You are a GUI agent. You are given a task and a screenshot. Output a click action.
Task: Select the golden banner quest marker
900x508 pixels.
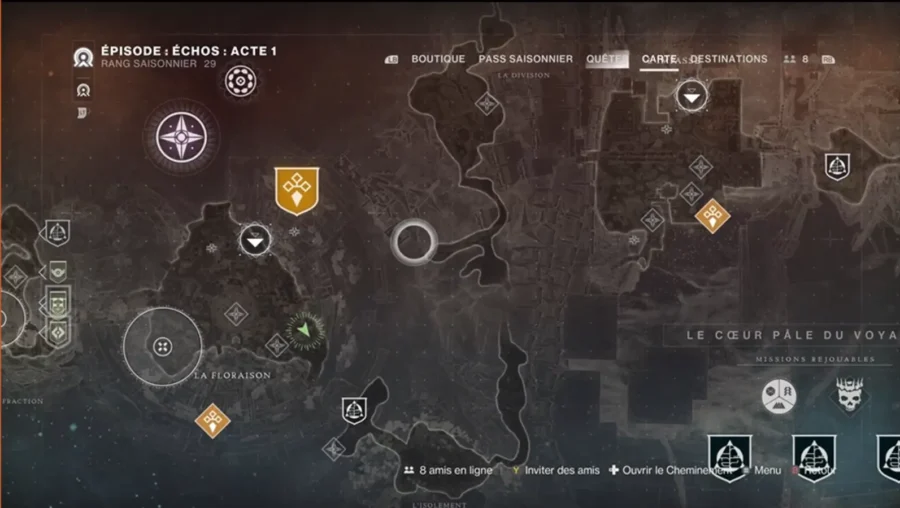[x=297, y=190]
